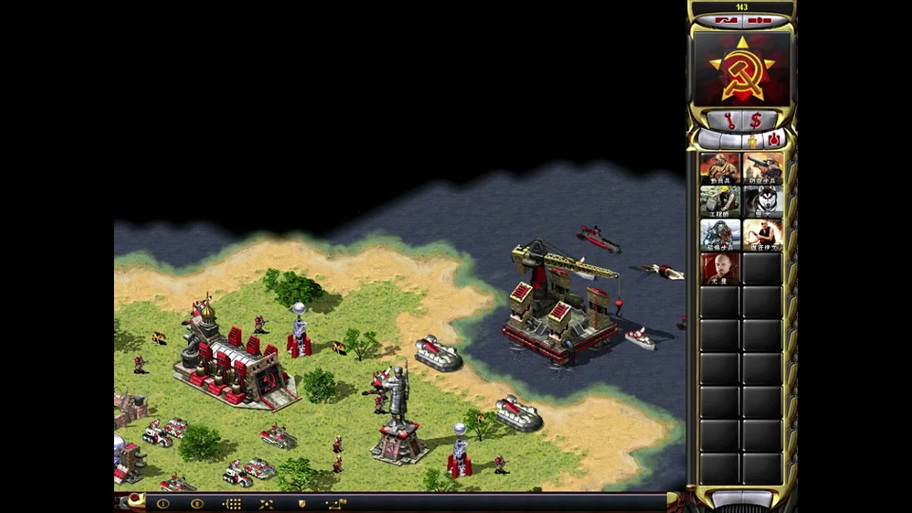
Task: Activate the waypoint path command icon
Action: [335, 503]
